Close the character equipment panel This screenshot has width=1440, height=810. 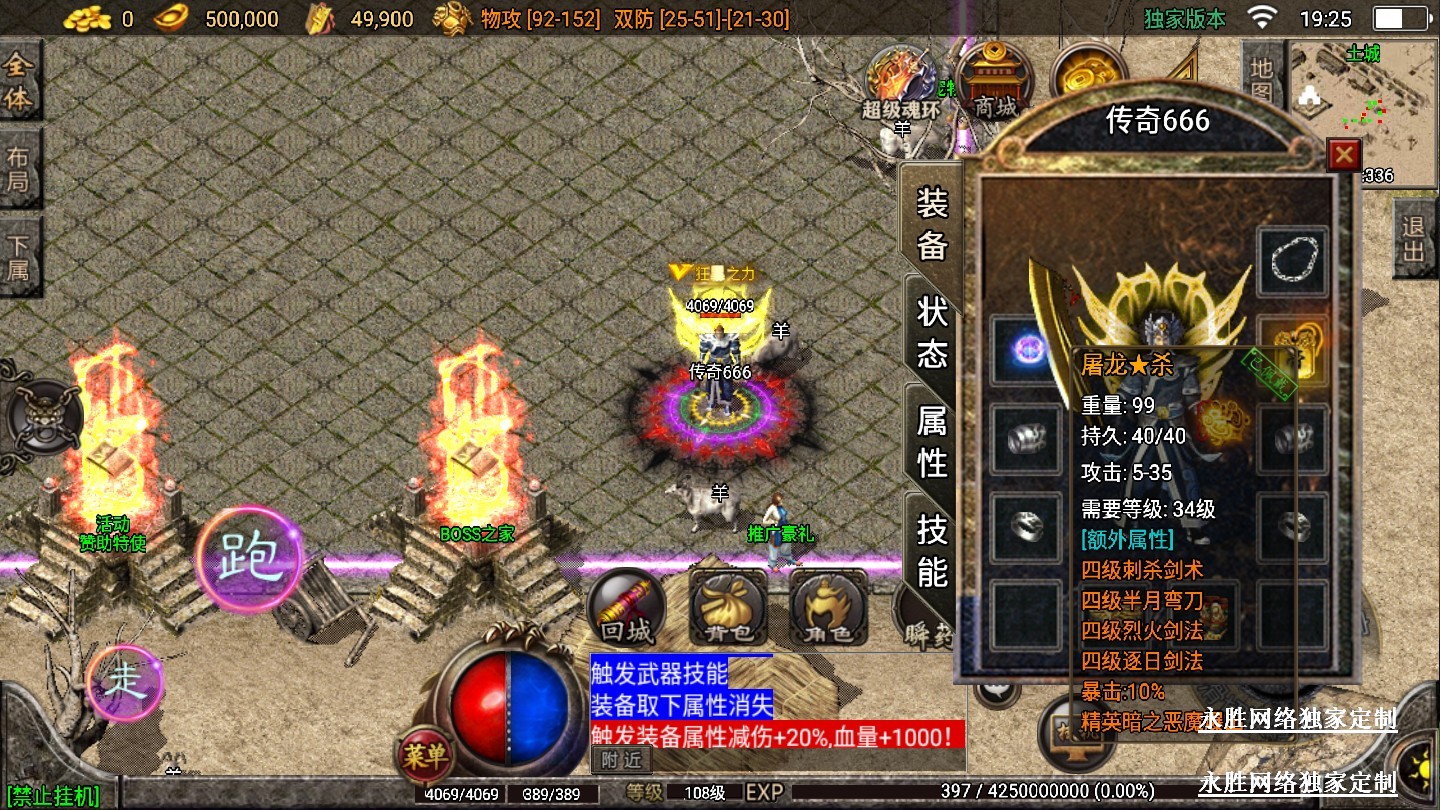tap(1343, 154)
